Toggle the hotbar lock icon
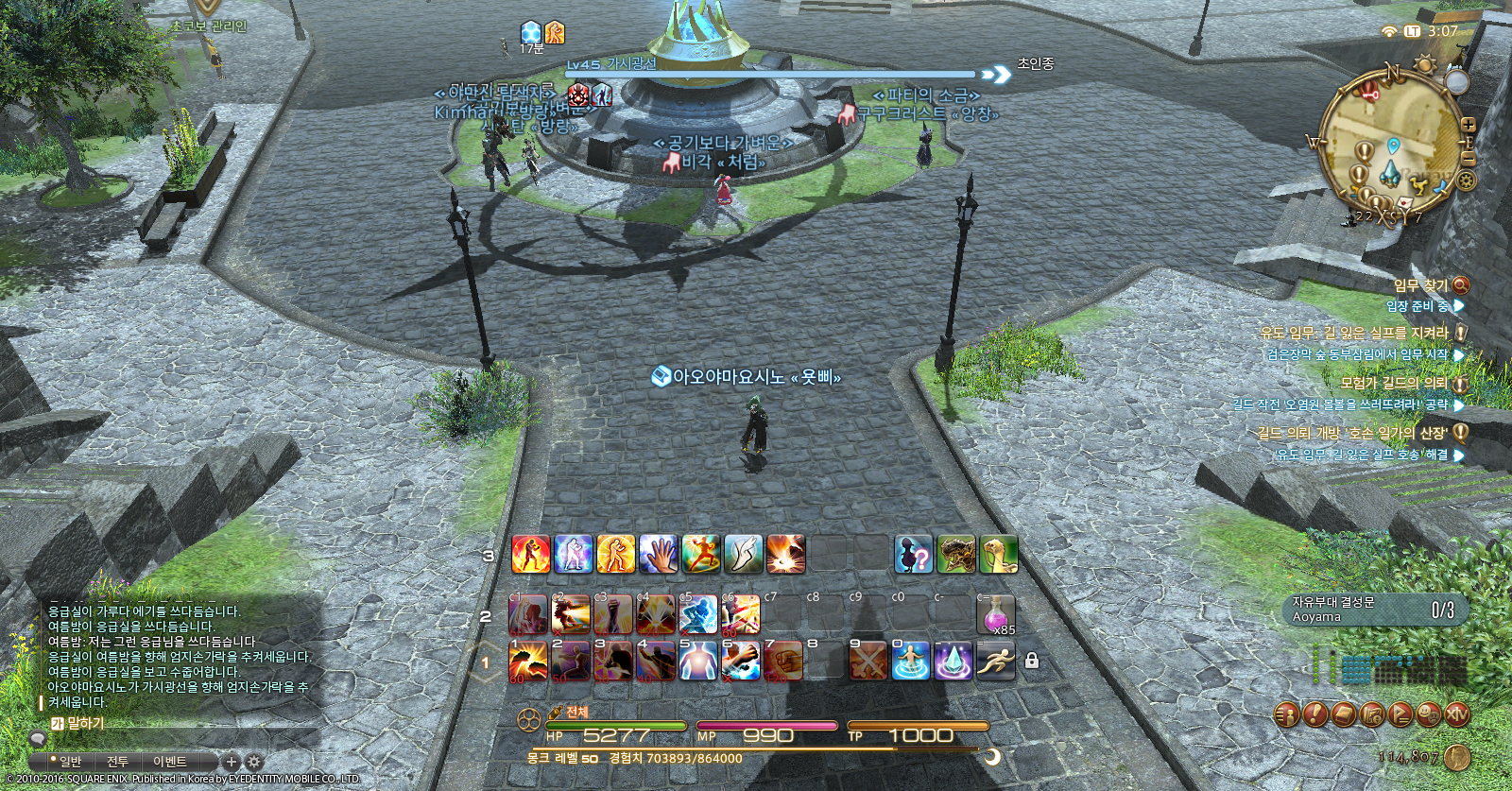This screenshot has height=791, width=1512. pos(1032,661)
